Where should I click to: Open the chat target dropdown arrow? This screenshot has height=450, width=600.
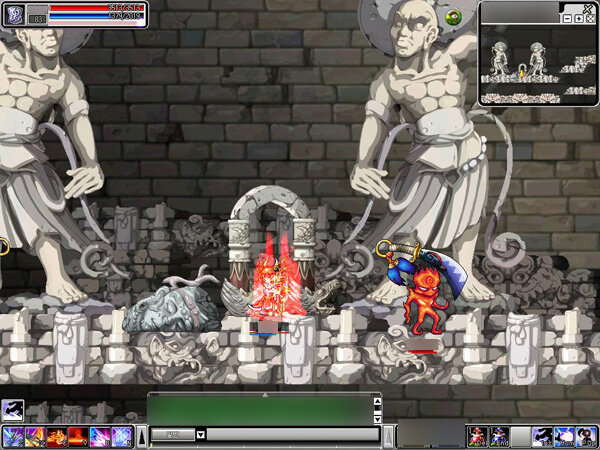coord(201,435)
